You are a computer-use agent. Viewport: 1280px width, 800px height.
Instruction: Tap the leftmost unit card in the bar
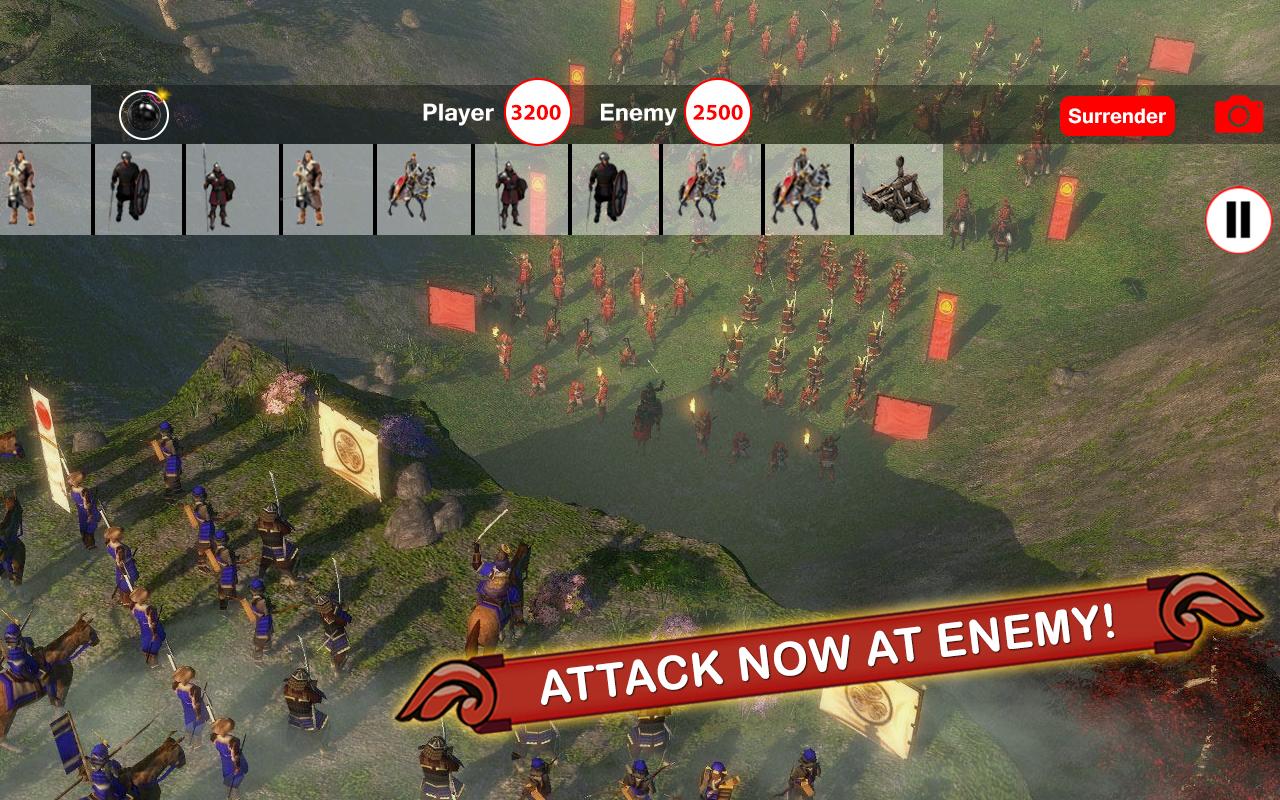click(x=45, y=190)
